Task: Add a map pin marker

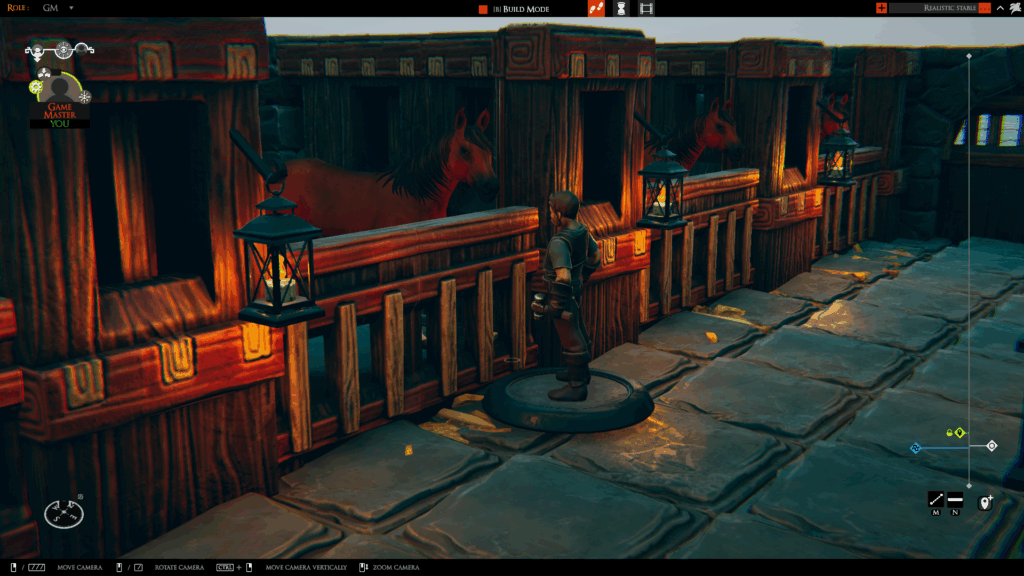Action: [985, 501]
